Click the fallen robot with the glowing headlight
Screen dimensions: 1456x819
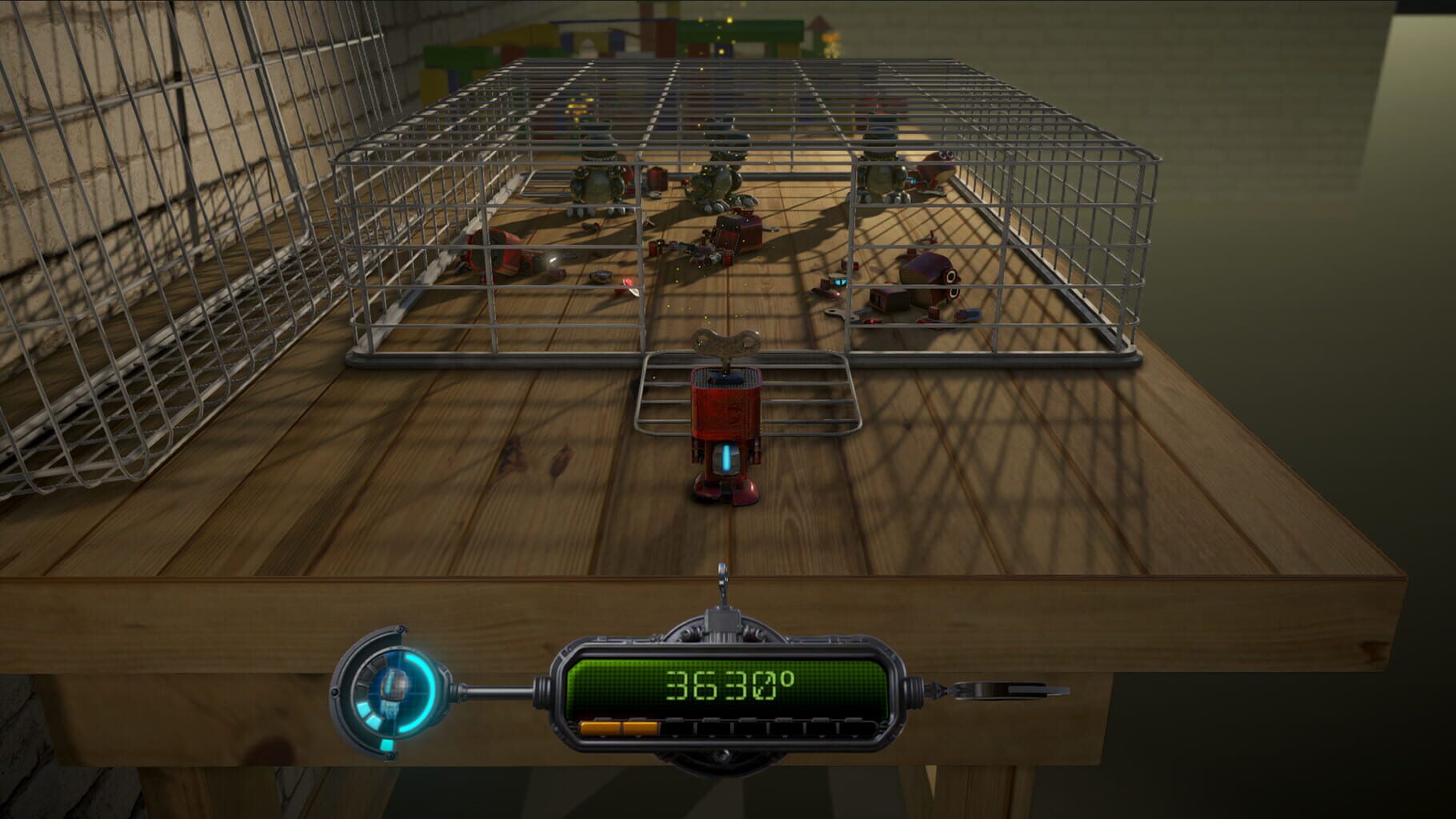pos(512,254)
